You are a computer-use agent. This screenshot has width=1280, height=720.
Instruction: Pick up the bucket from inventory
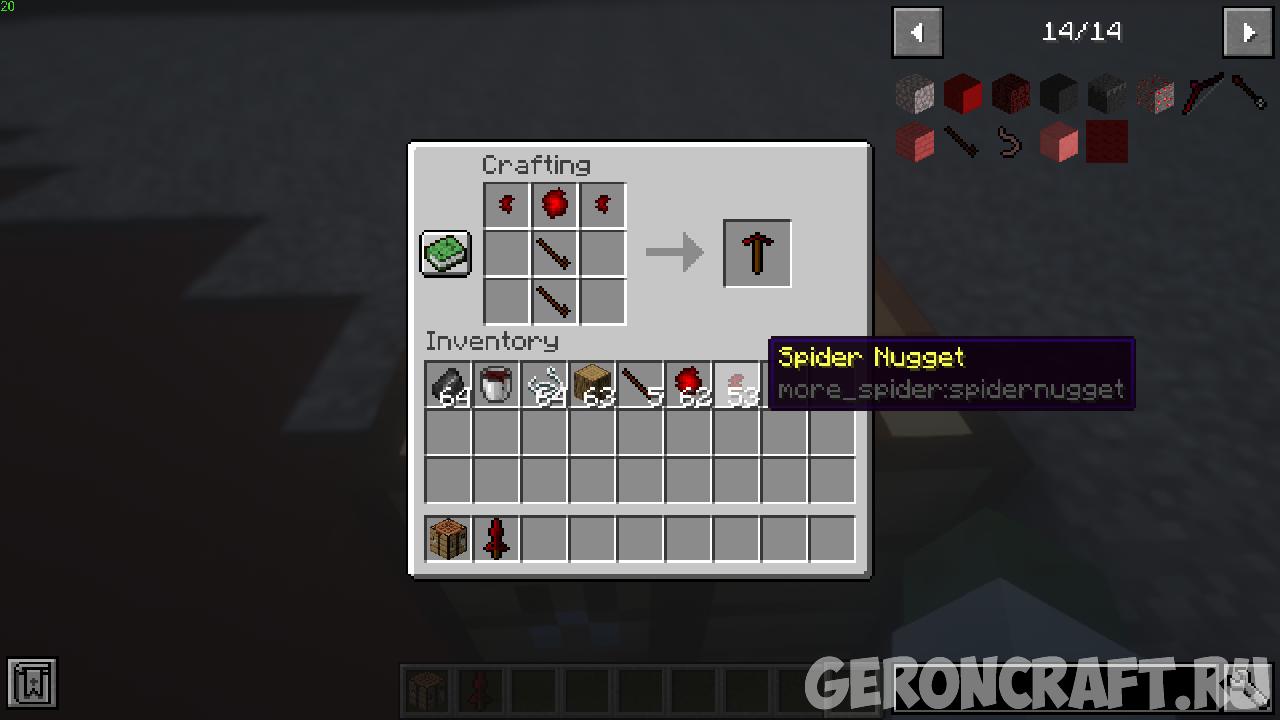[497, 385]
